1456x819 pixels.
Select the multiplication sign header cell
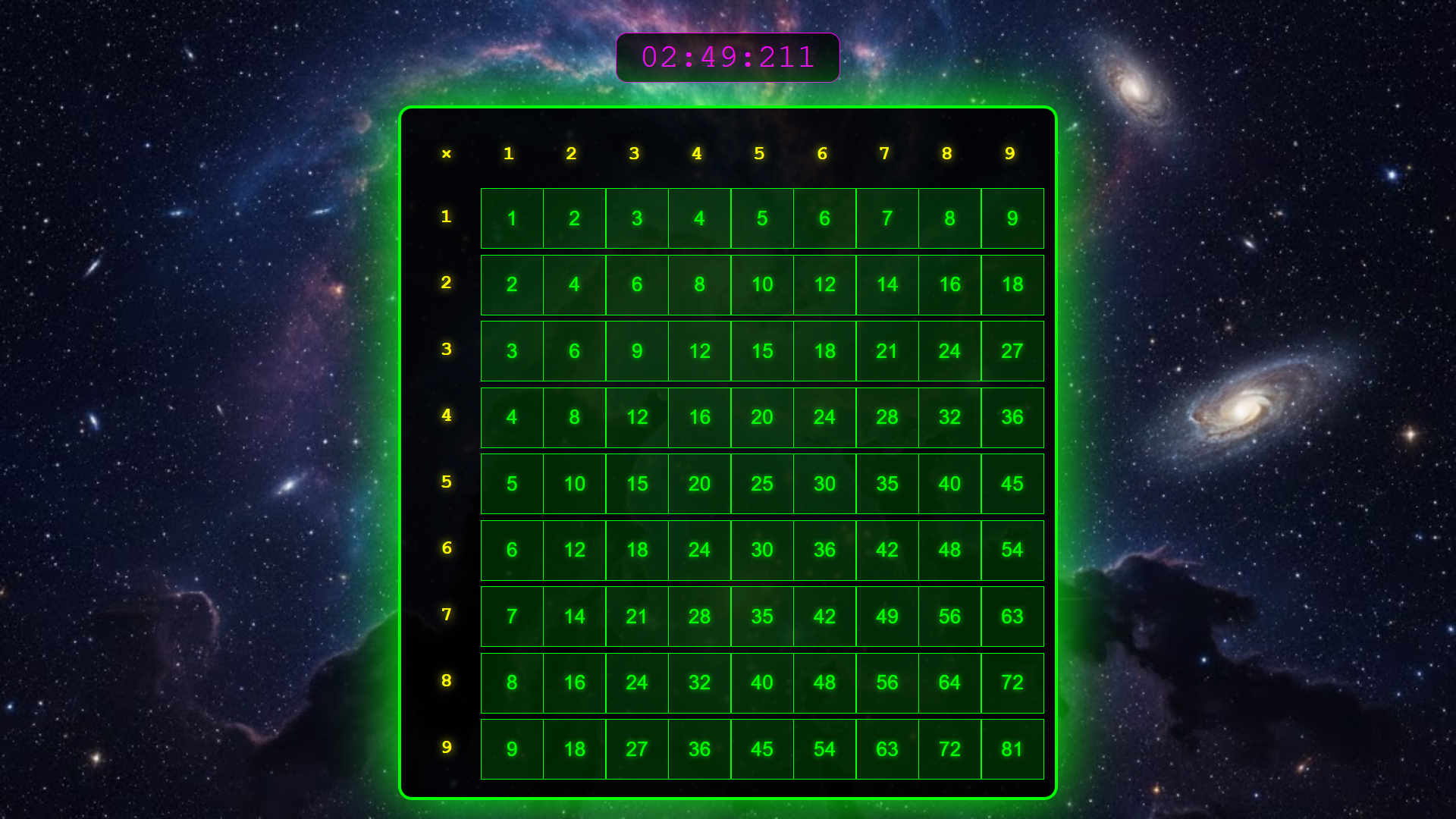pyautogui.click(x=447, y=153)
